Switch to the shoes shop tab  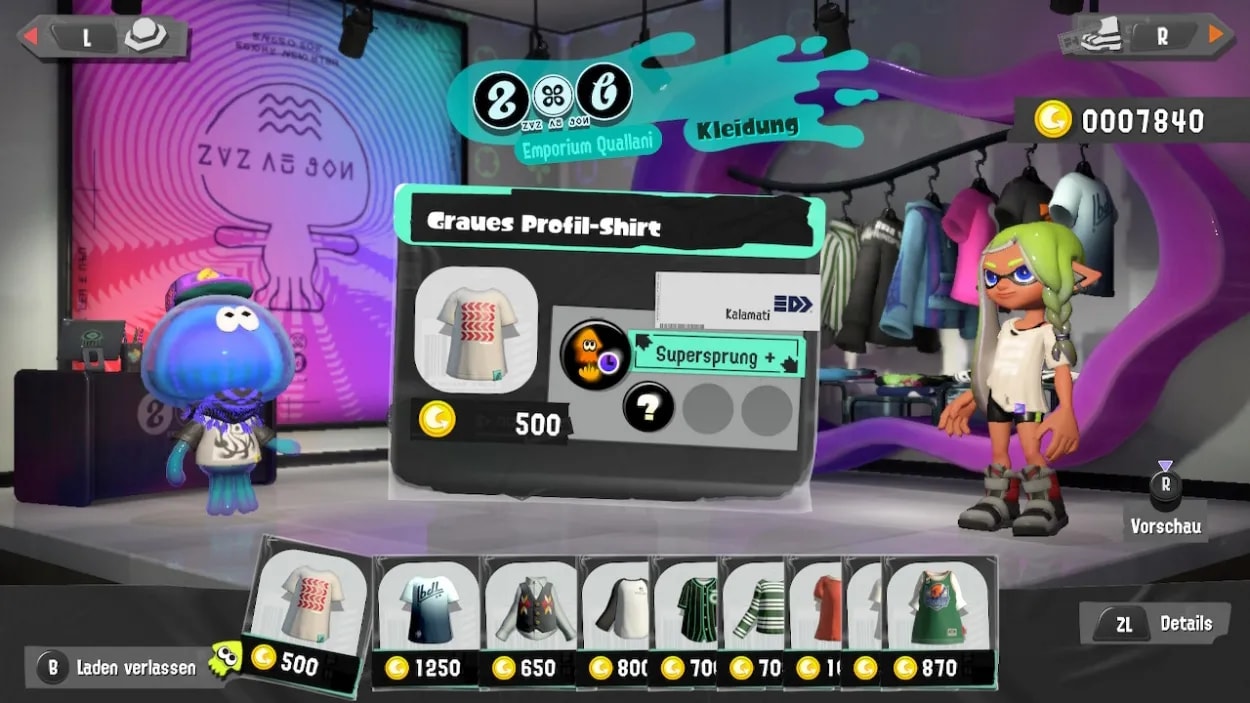pos(1143,37)
